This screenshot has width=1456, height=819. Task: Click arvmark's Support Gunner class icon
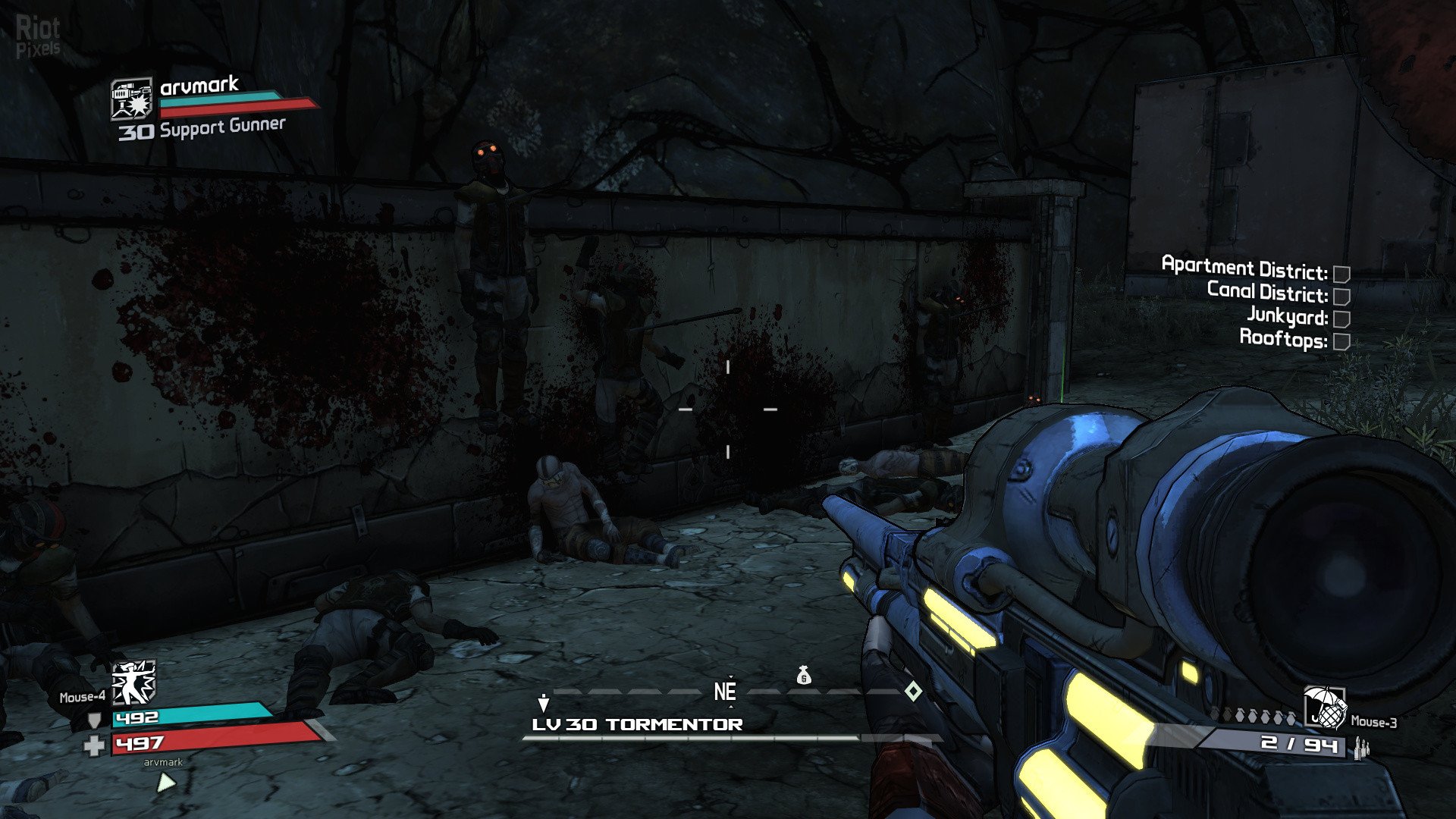(132, 99)
